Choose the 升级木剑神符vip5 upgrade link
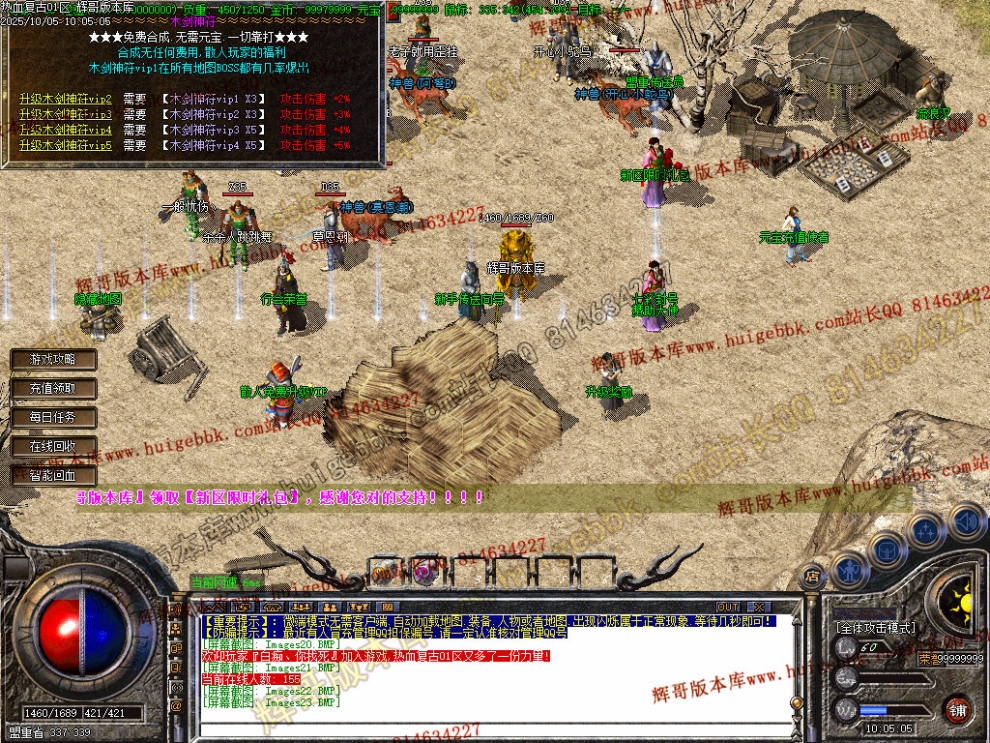This screenshot has width=990, height=743. [x=65, y=146]
